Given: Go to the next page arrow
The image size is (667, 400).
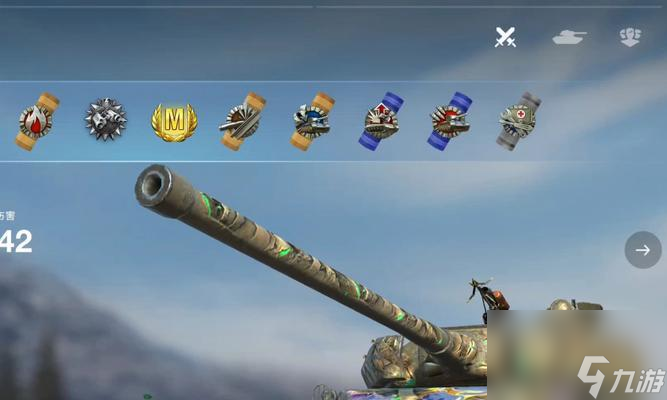Looking at the screenshot, I should coord(642,250).
